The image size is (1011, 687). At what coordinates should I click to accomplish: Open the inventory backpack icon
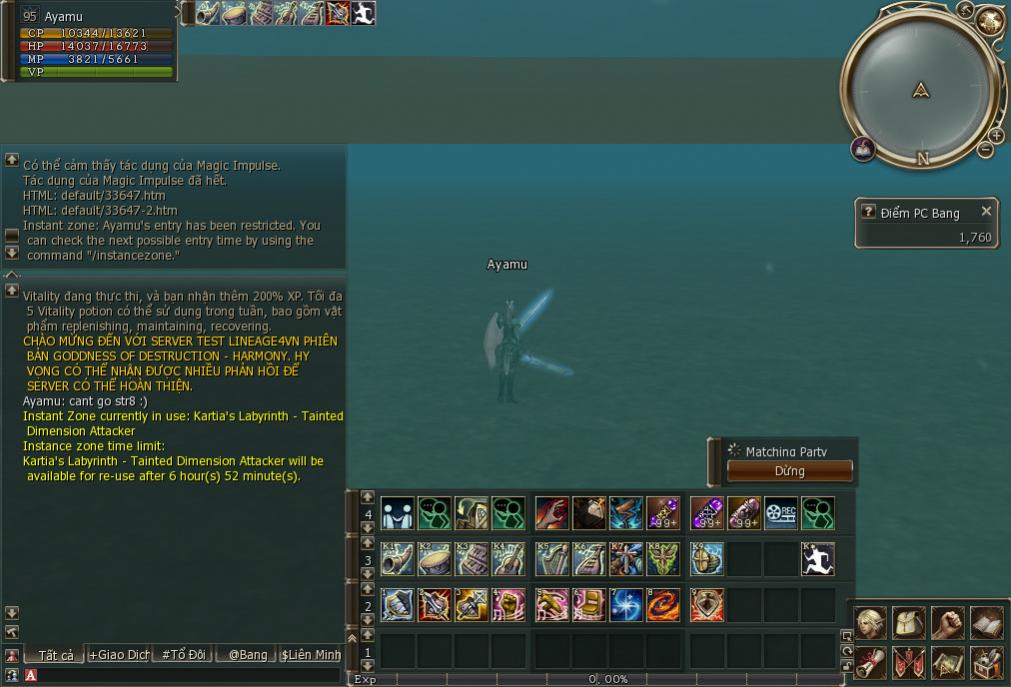coord(909,623)
